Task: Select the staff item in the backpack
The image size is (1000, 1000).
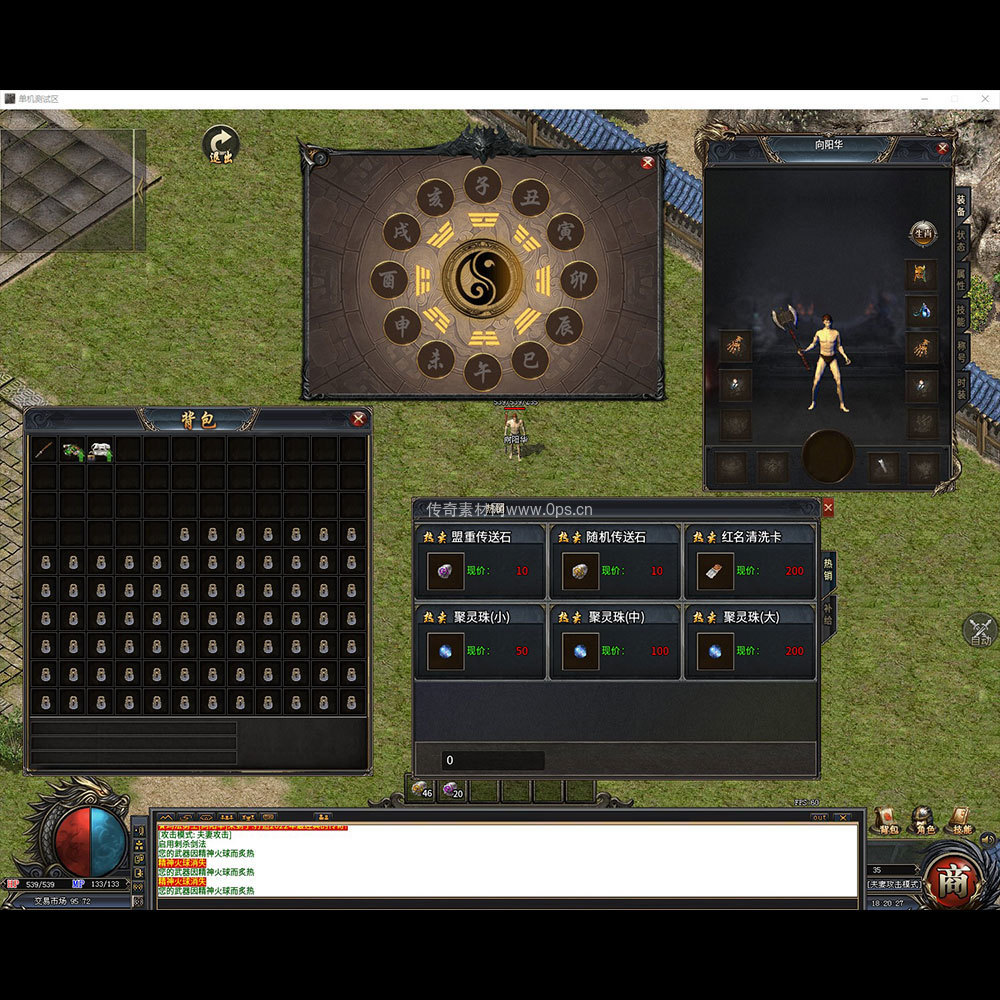Action: (43, 450)
